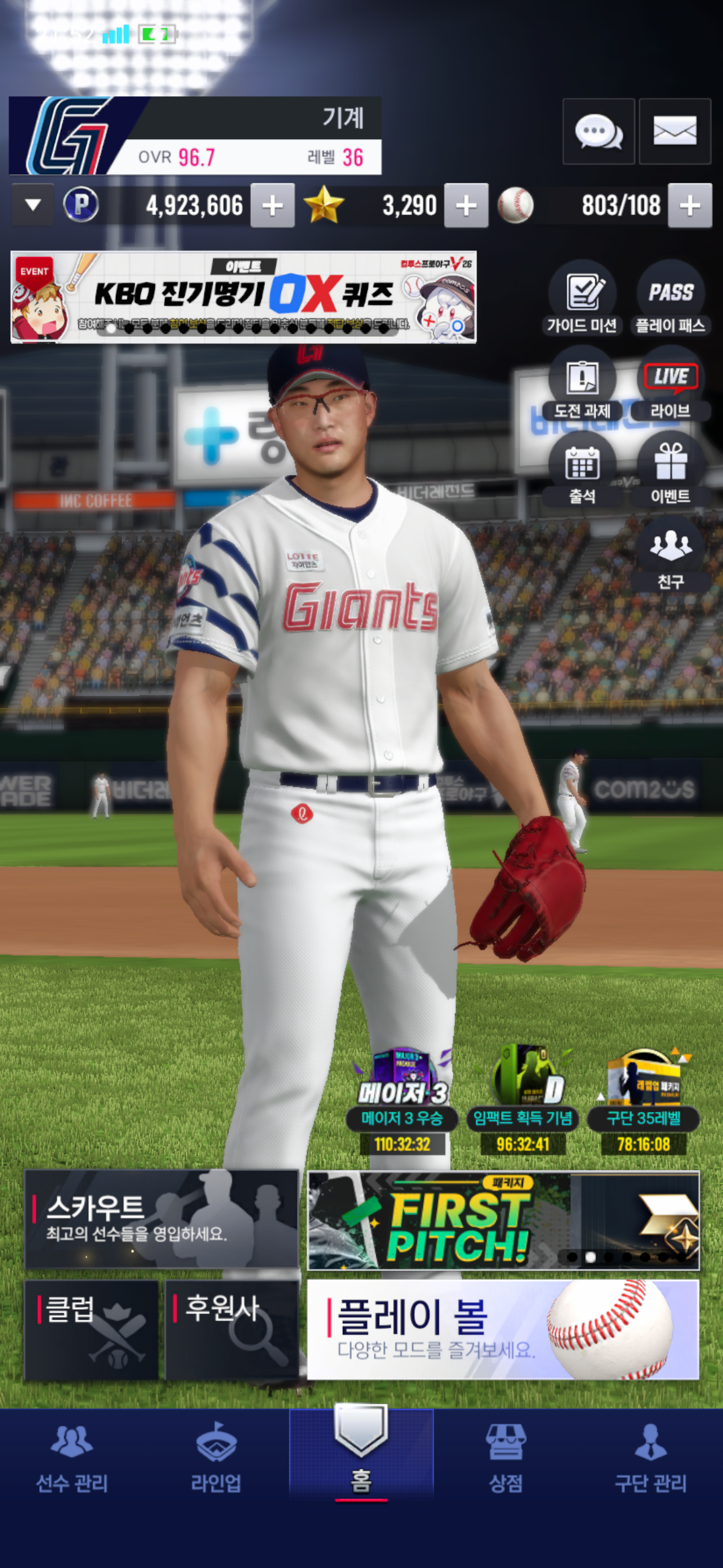
Task: Open the chat speech bubble icon
Action: [598, 131]
